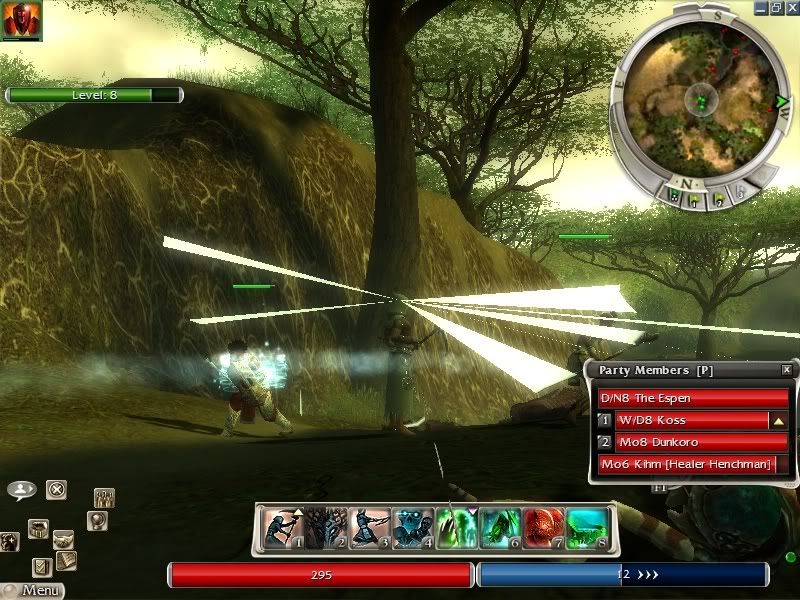Use skill 2 with the dark thorns icon
The image size is (800, 600).
coord(325,528)
